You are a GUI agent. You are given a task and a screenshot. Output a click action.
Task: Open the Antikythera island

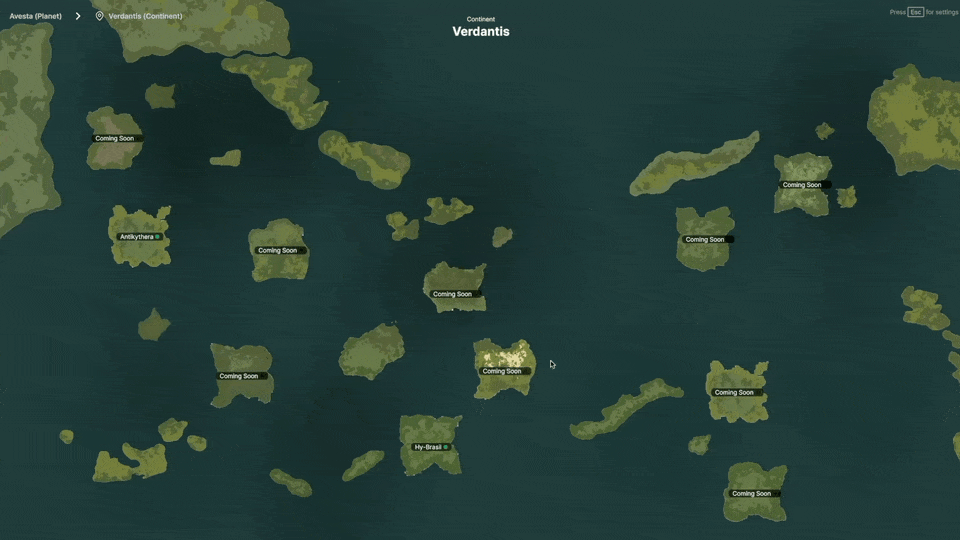point(139,237)
